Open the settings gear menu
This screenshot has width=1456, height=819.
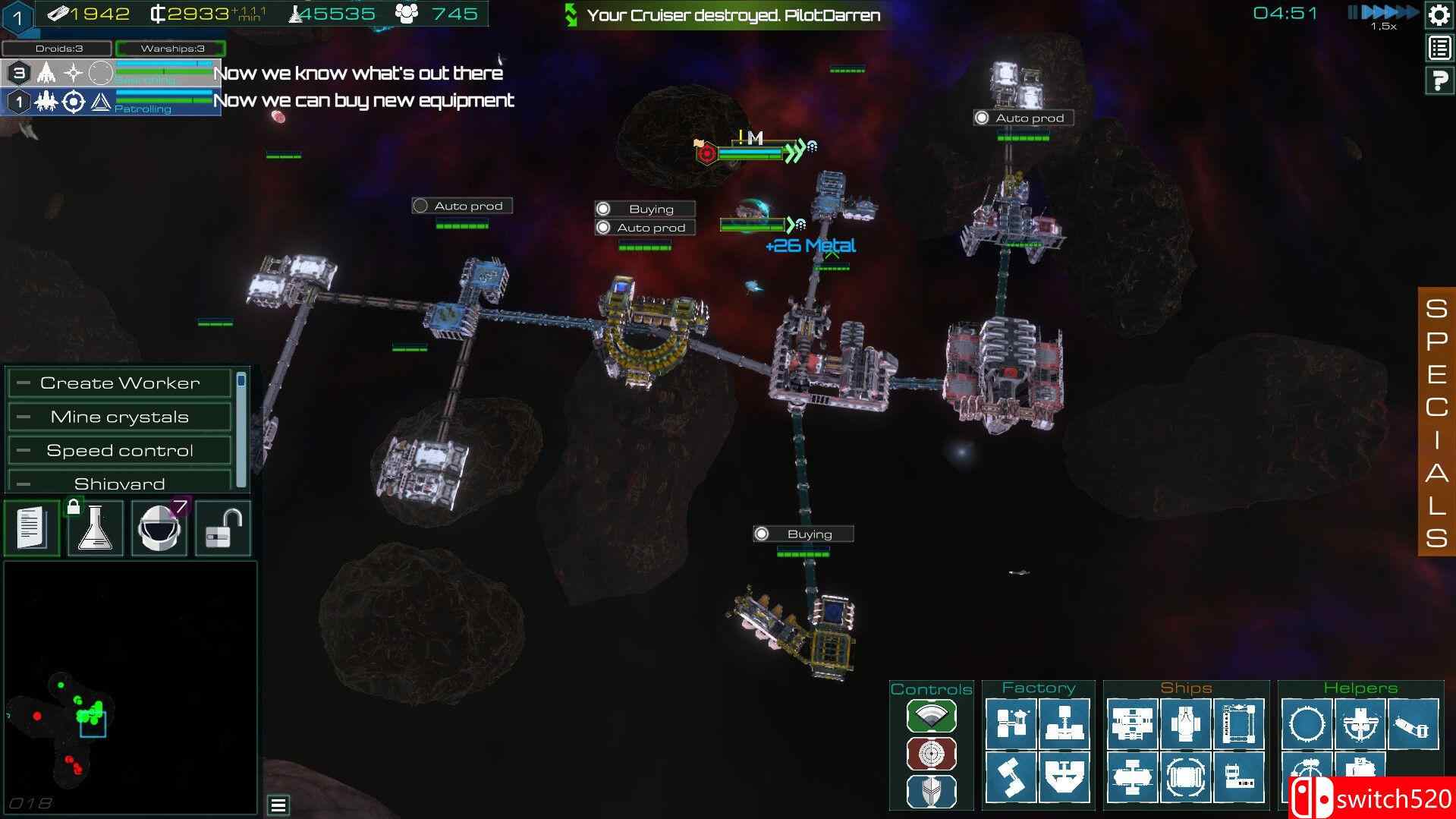(1439, 15)
